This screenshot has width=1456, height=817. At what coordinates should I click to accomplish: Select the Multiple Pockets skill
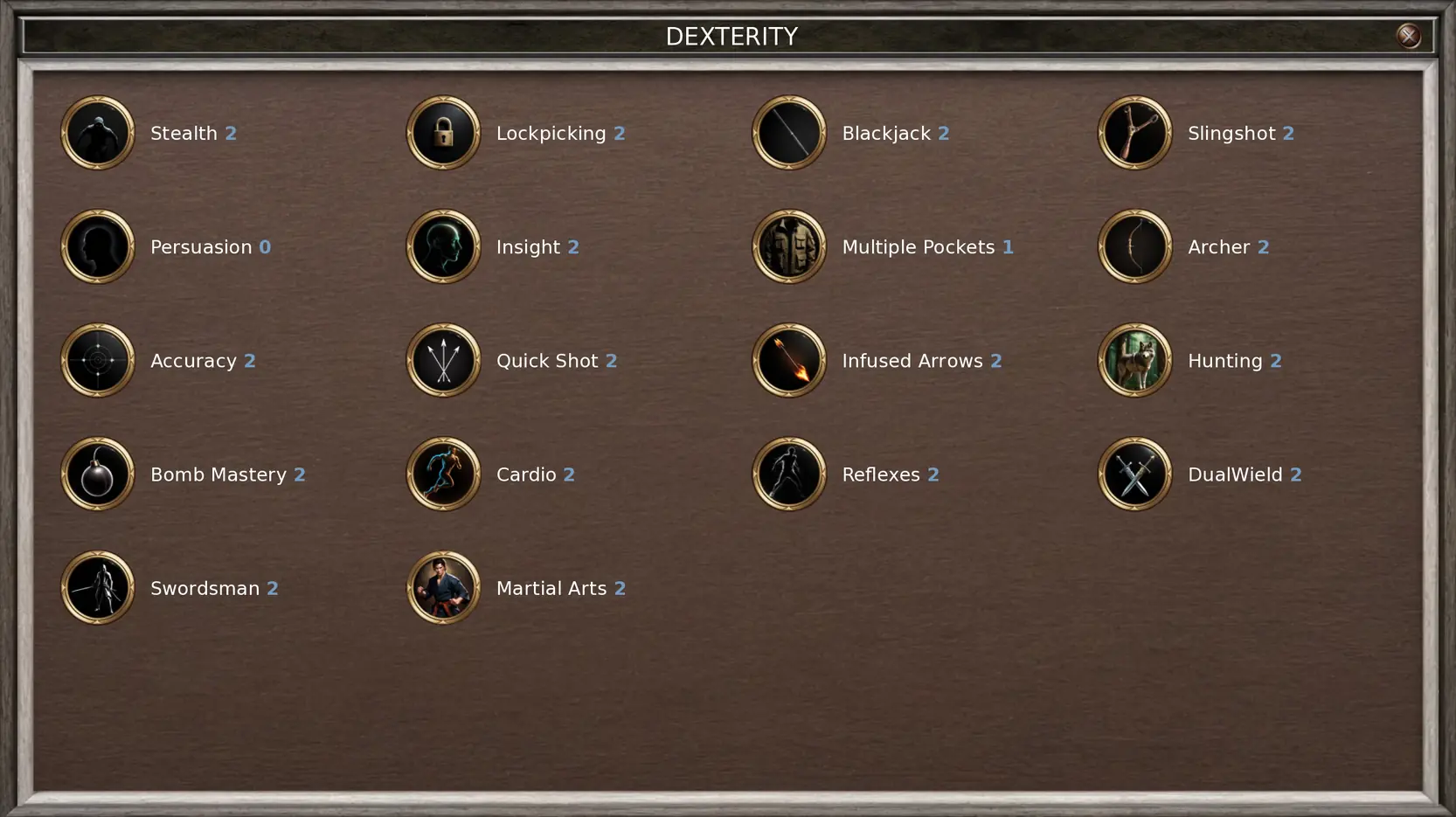789,246
